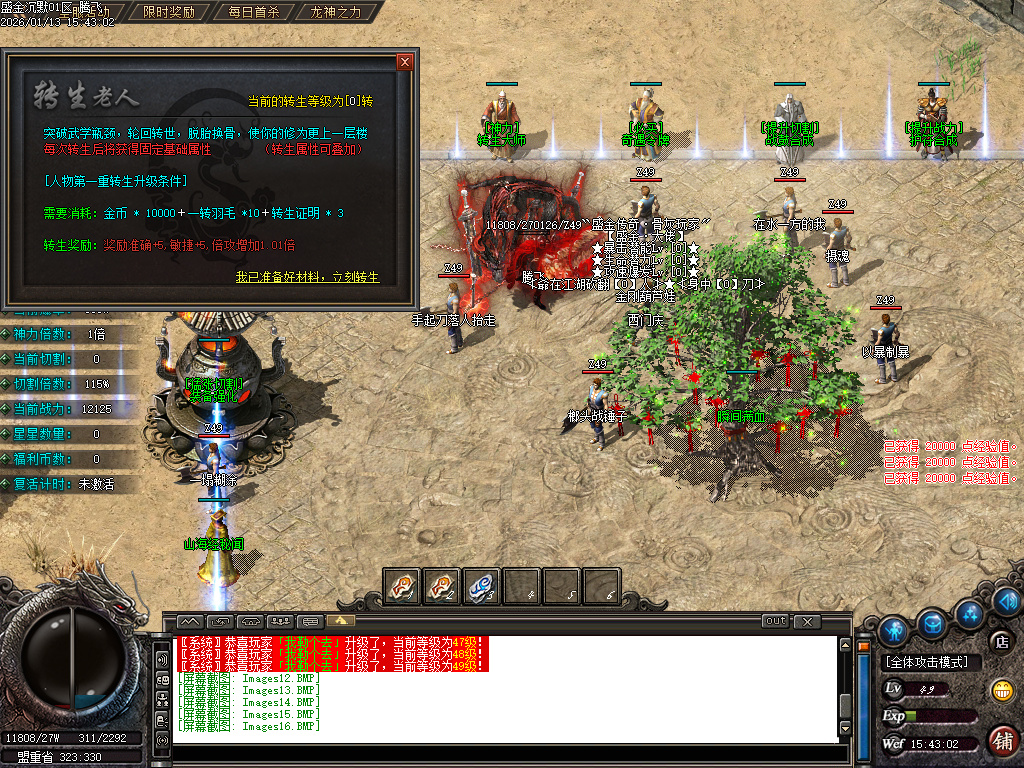The height and width of the screenshot is (768, 1024).
Task: Click the 我已准备好材料，立刻转生 link
Action: coord(307,277)
